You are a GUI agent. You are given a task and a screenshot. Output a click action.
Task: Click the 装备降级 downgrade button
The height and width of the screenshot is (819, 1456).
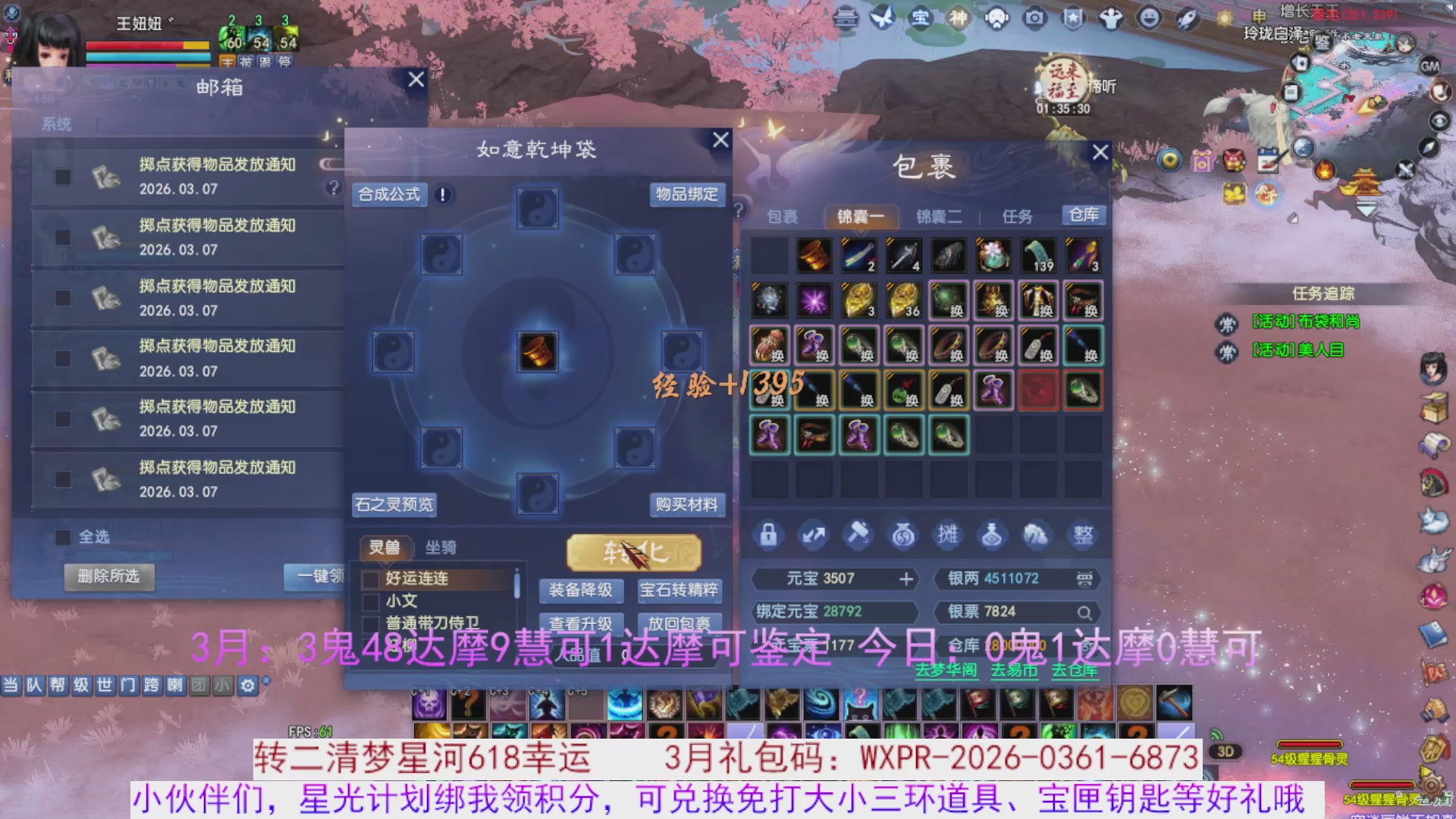pos(582,591)
